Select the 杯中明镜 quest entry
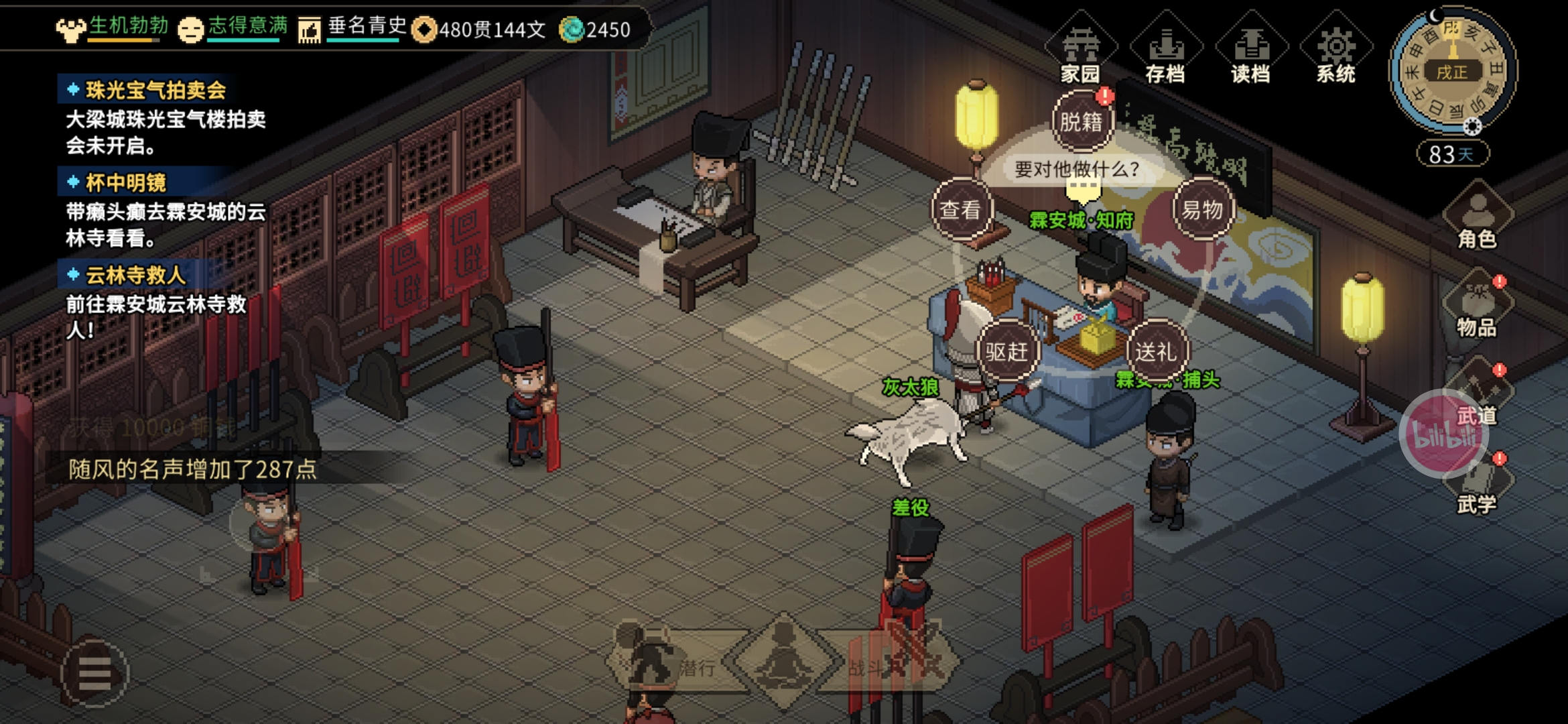The width and height of the screenshot is (1568, 724). coord(126,182)
